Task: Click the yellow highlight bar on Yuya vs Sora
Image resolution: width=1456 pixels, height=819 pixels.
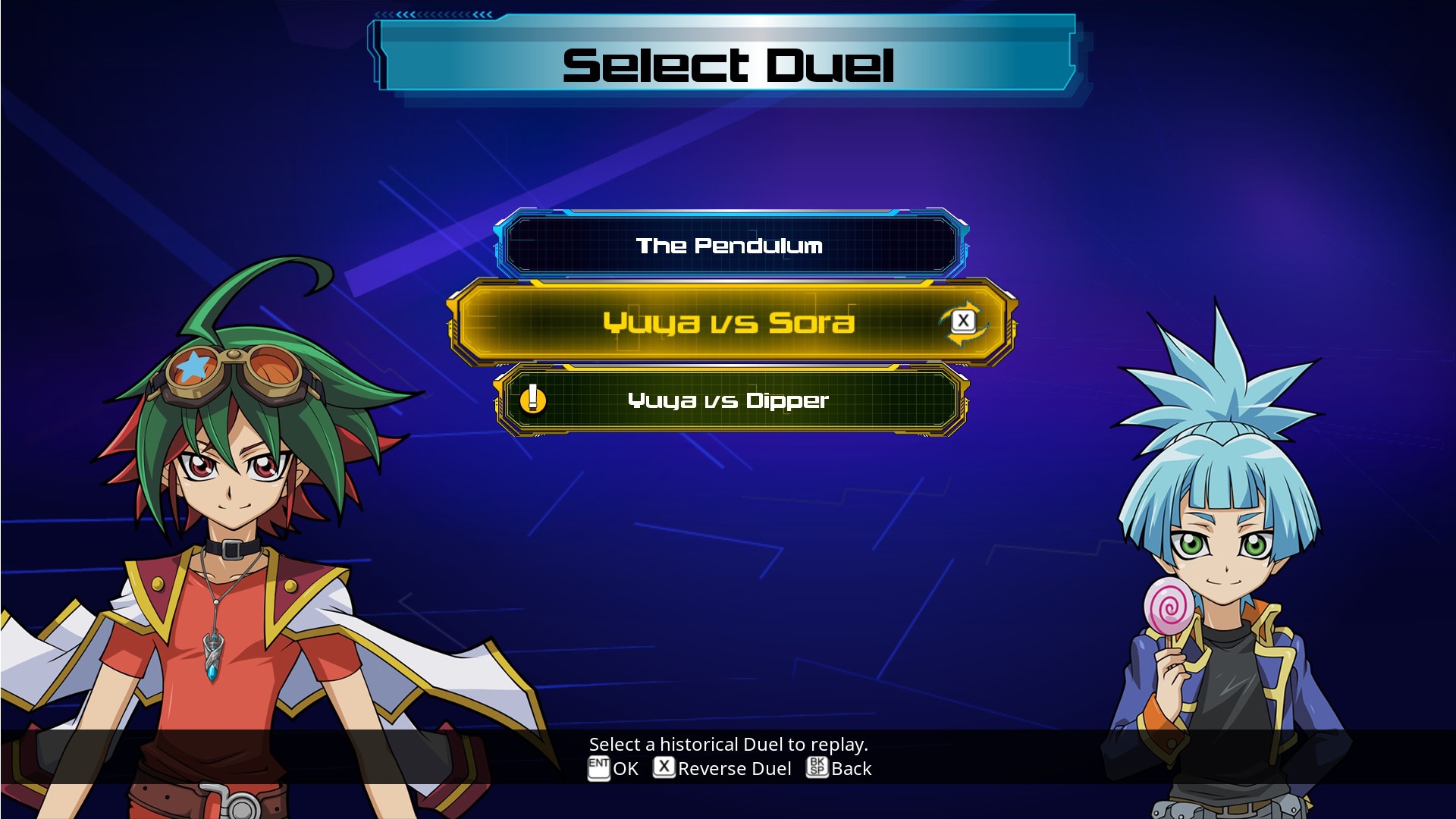Action: click(x=728, y=322)
